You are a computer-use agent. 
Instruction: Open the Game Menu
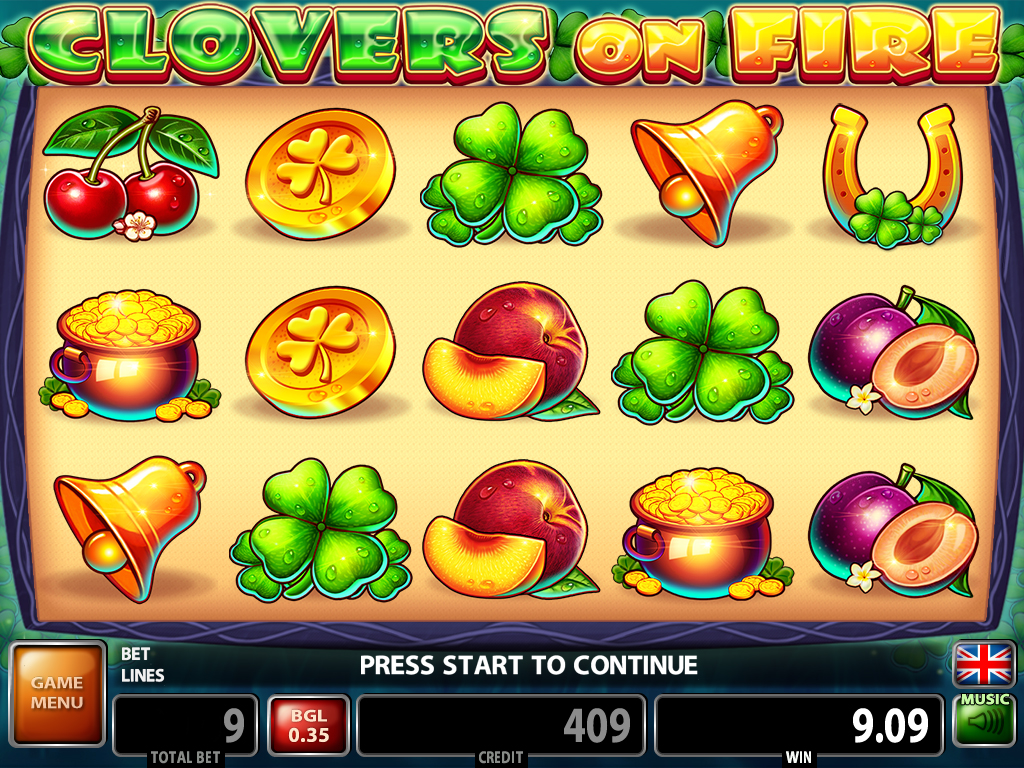click(x=57, y=693)
